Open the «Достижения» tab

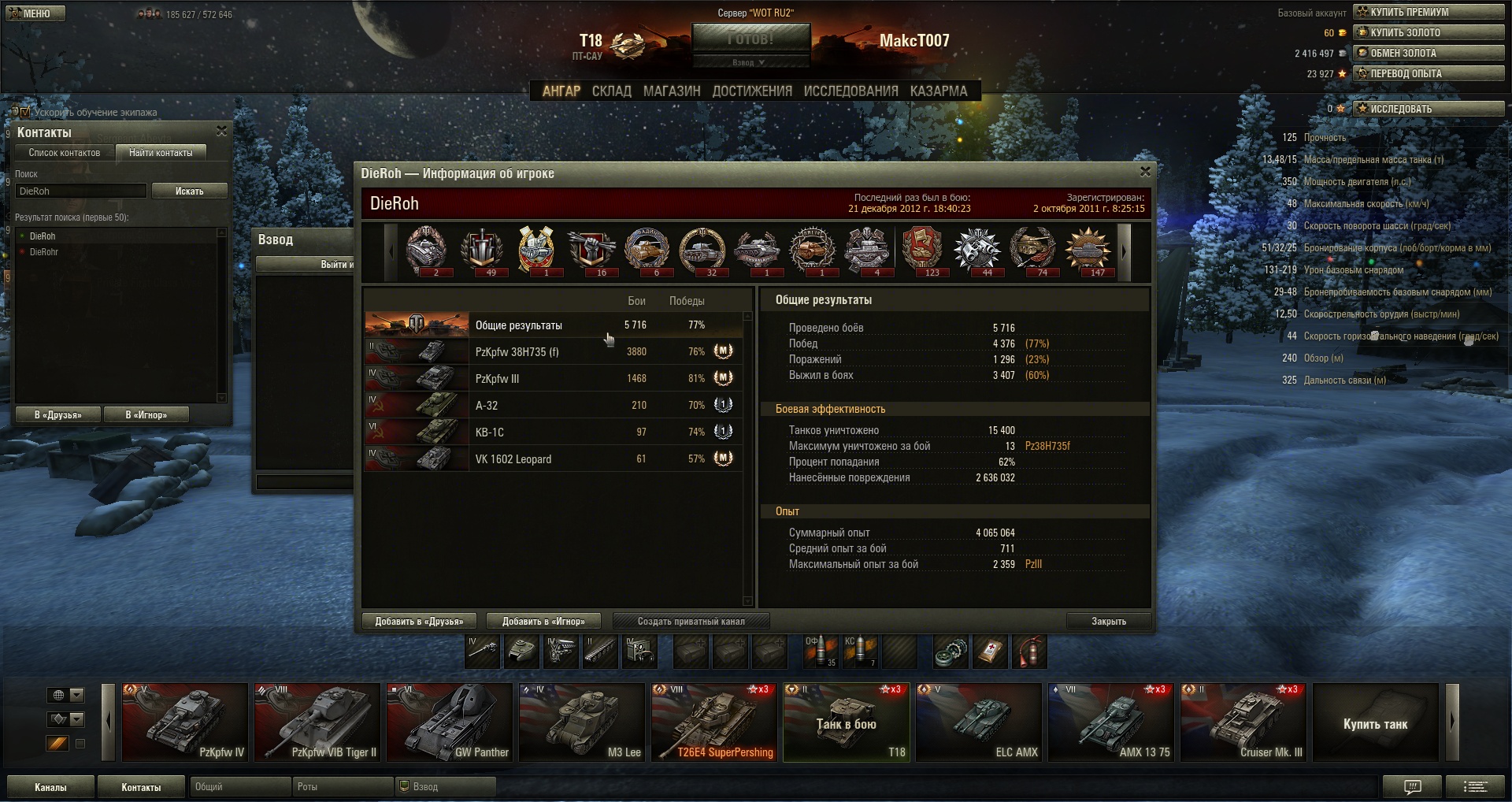coord(752,91)
